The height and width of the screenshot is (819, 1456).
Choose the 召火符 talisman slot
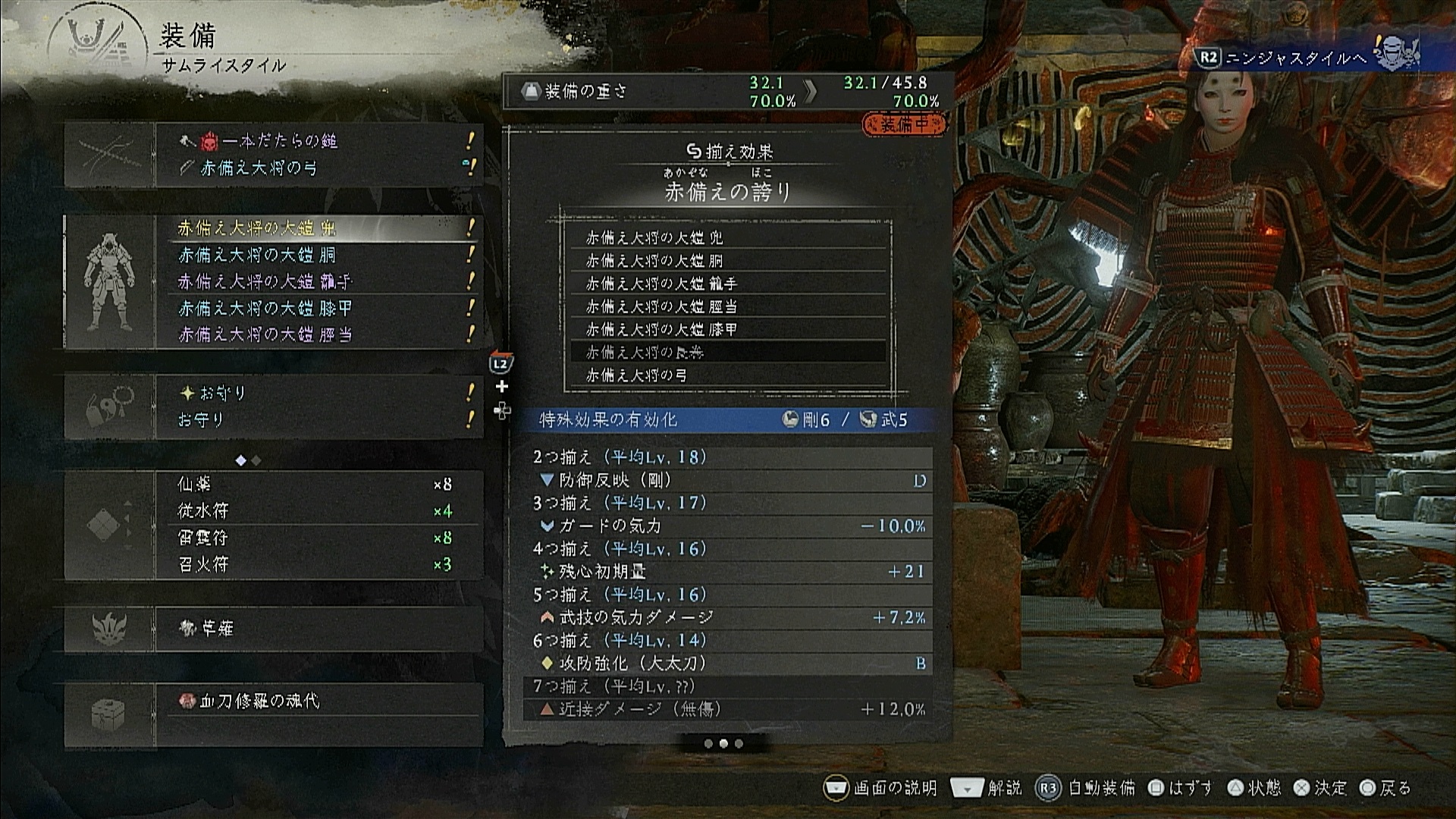tap(318, 564)
